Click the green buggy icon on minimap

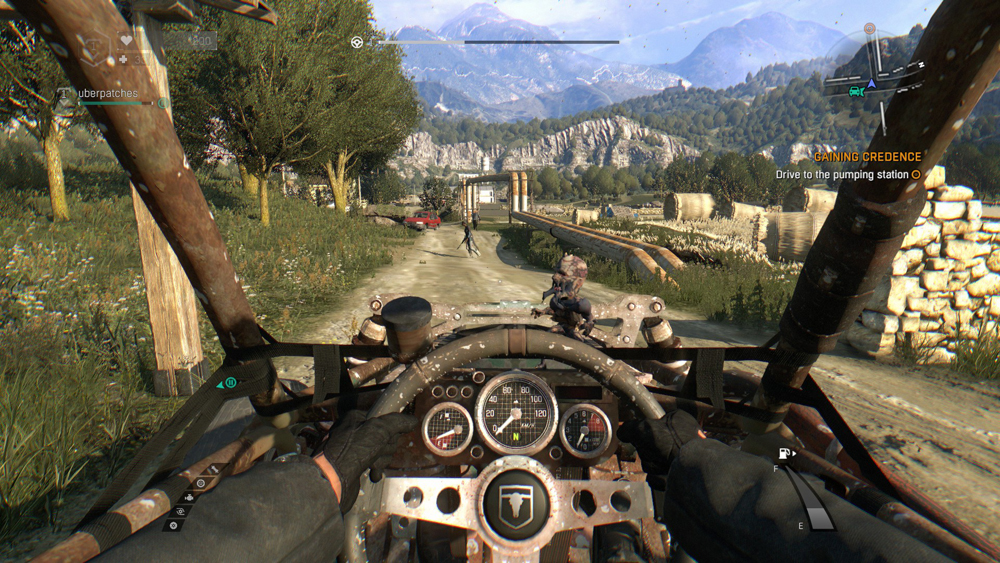856,90
